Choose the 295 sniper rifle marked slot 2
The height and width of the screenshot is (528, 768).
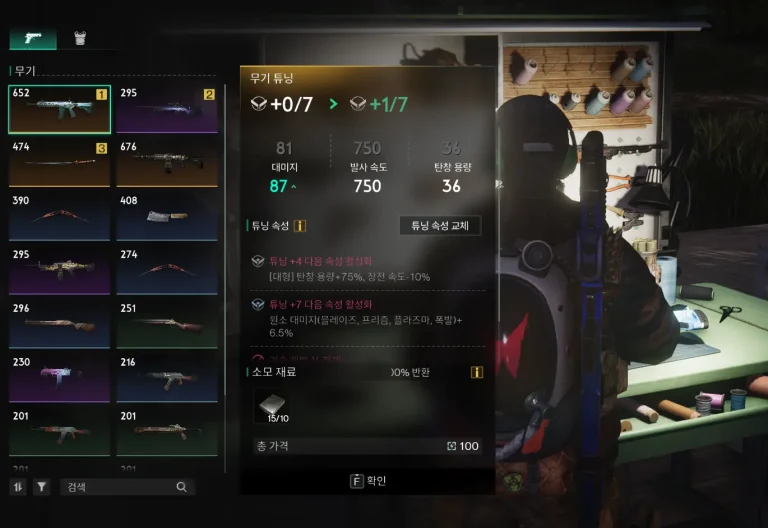point(166,109)
